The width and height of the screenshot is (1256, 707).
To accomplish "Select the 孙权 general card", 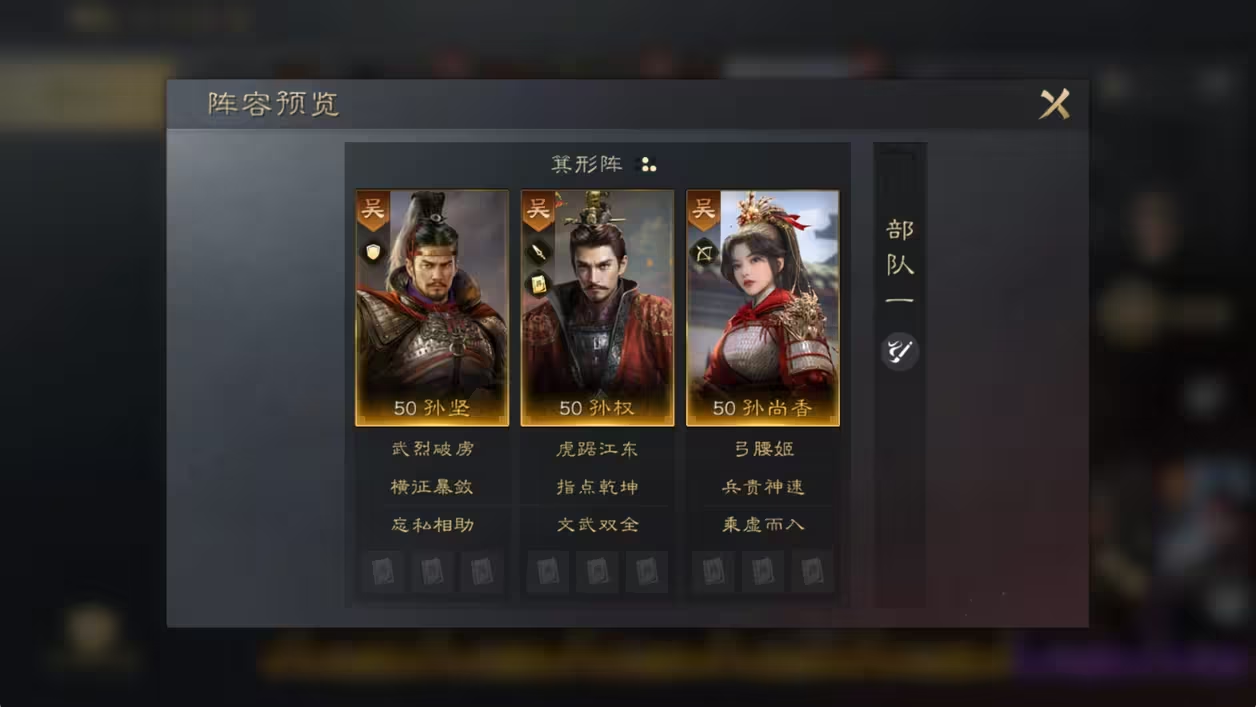I will point(597,308).
